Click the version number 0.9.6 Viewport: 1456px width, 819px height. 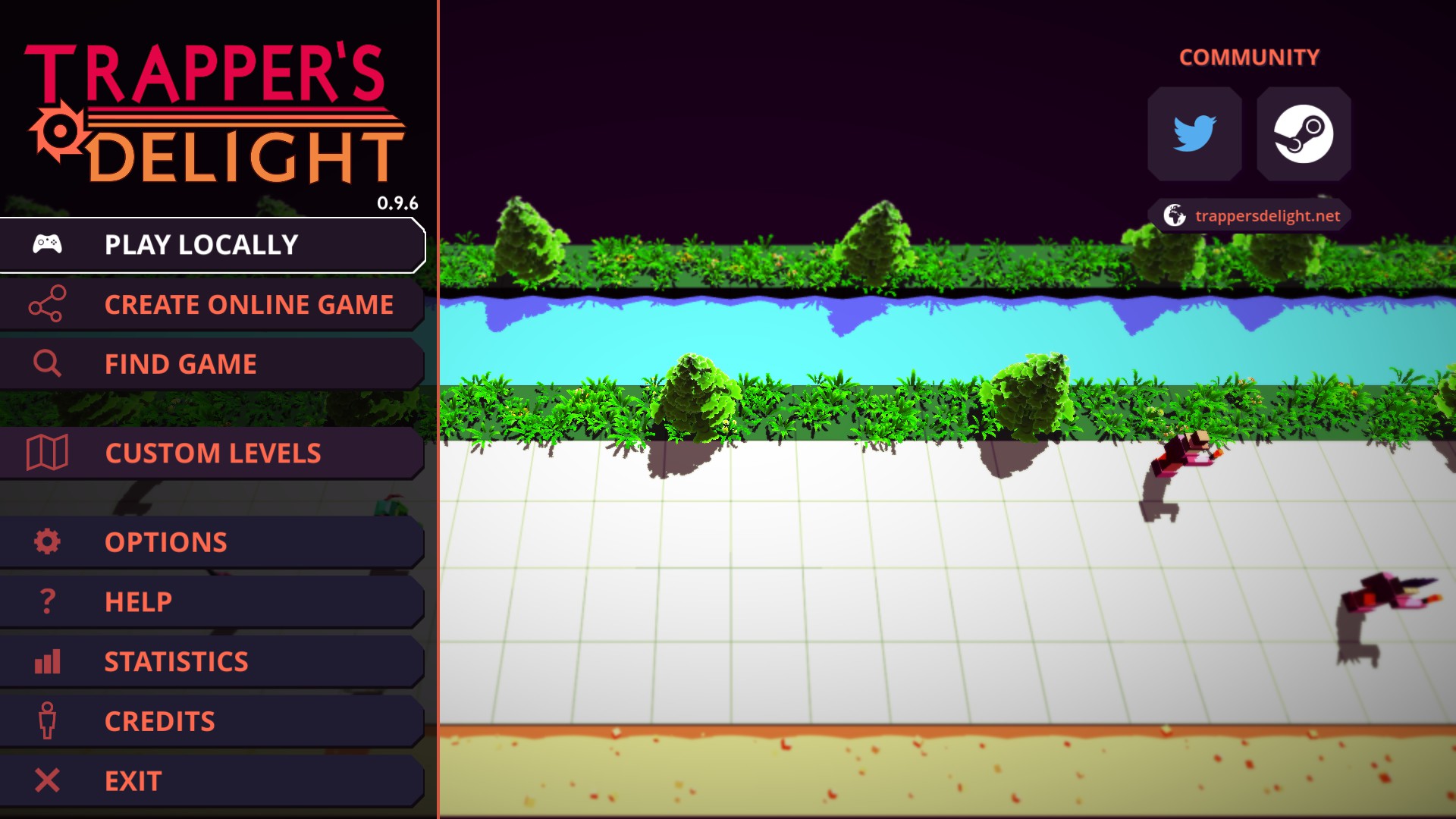[x=397, y=202]
